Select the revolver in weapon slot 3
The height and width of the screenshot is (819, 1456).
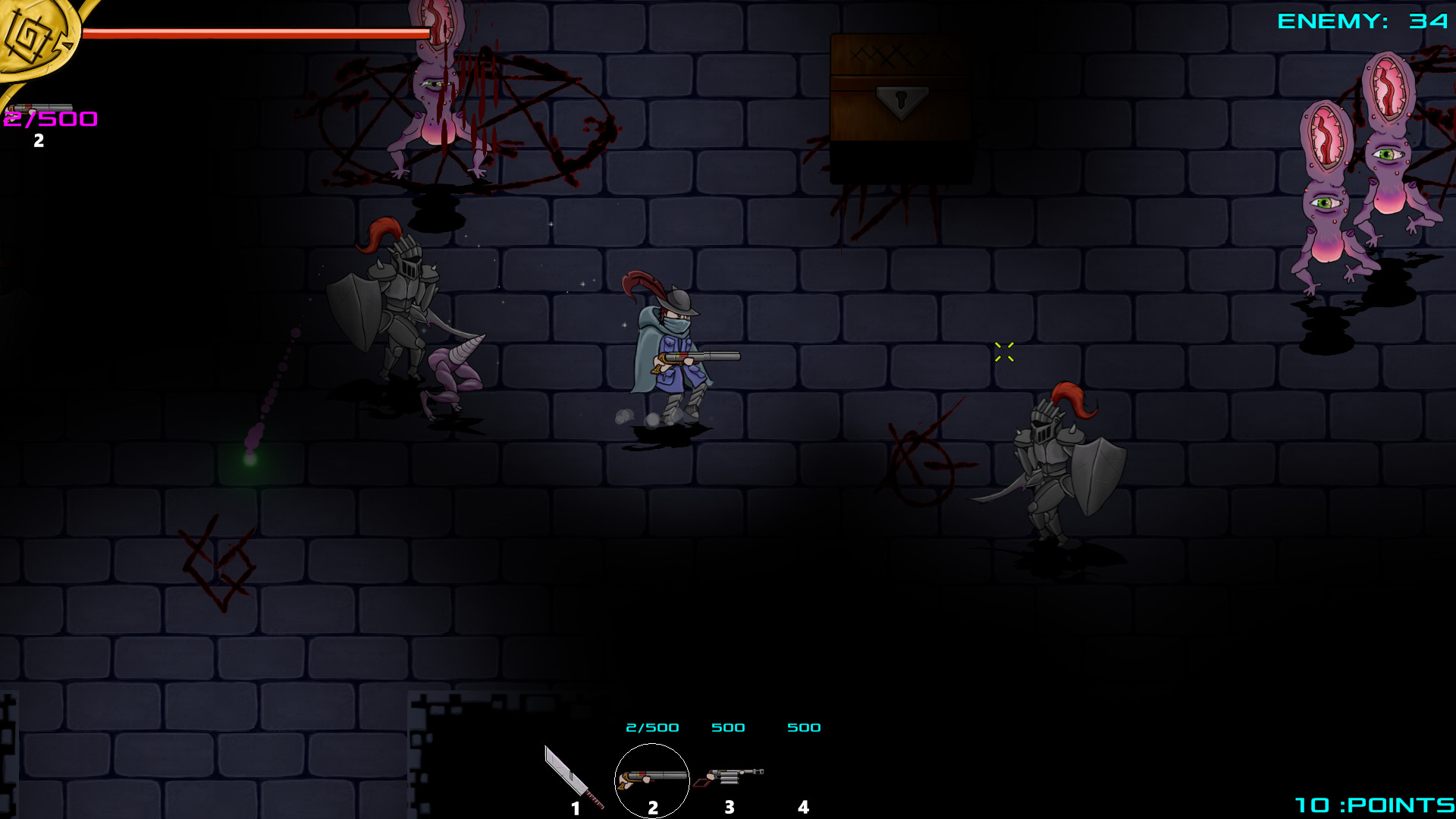click(x=730, y=777)
